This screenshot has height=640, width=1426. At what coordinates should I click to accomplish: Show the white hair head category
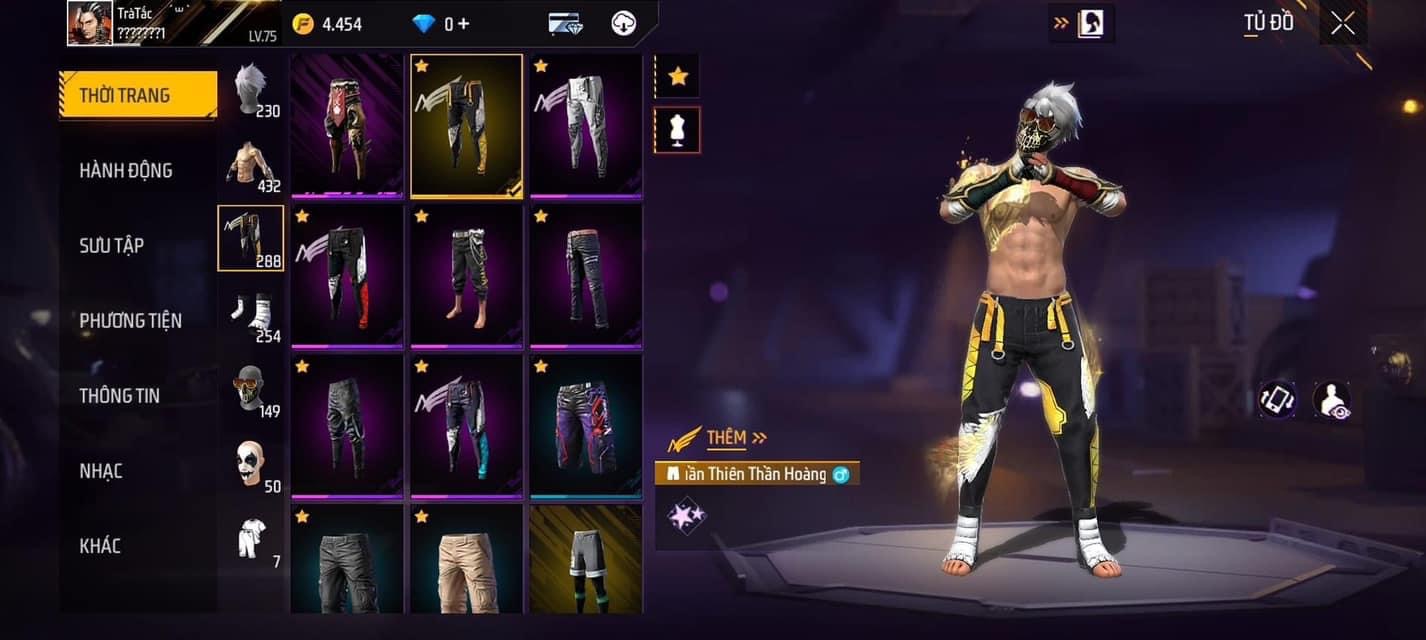point(250,89)
